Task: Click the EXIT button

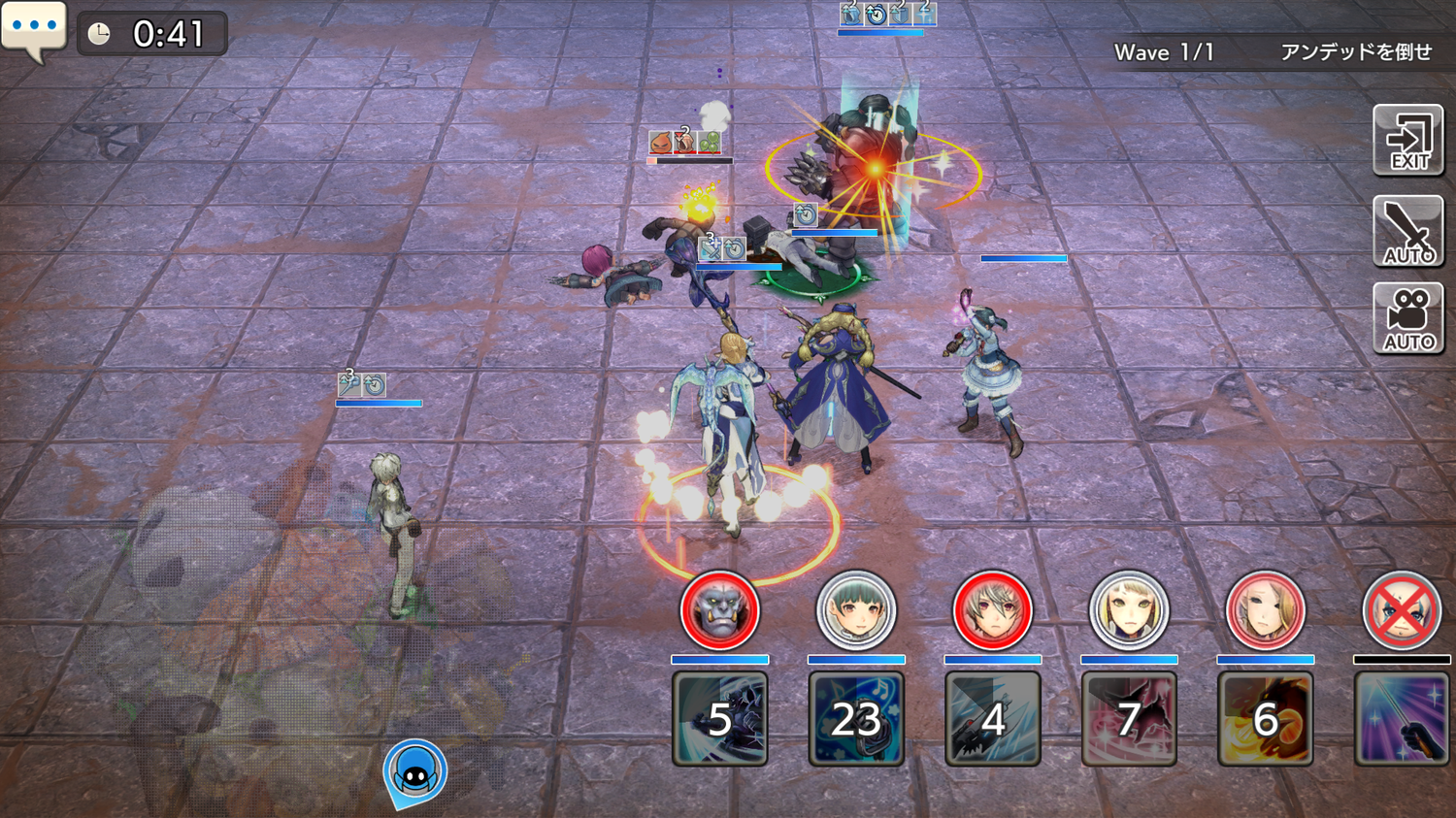Action: coord(1407,141)
